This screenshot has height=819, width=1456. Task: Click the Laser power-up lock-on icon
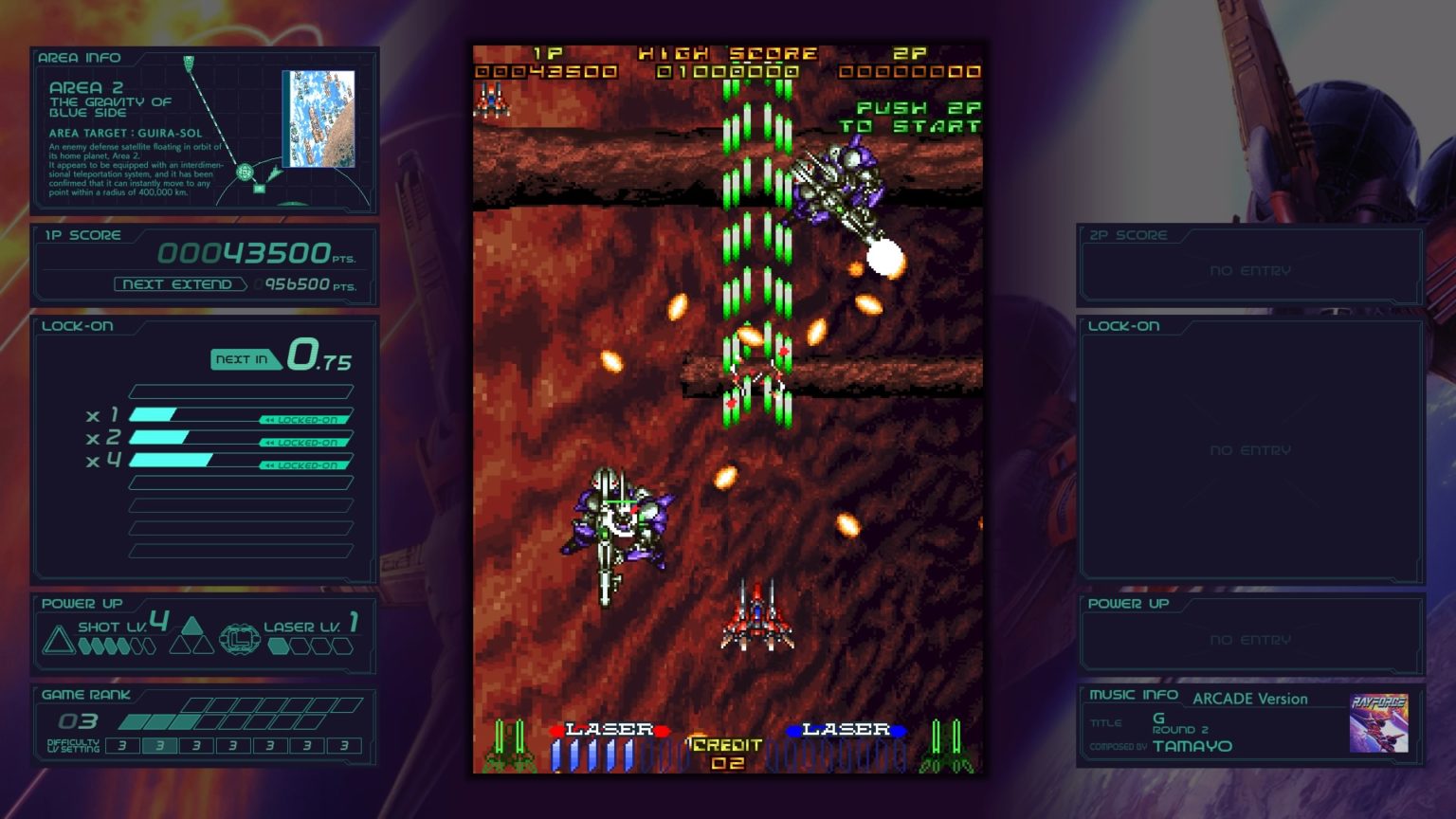239,639
